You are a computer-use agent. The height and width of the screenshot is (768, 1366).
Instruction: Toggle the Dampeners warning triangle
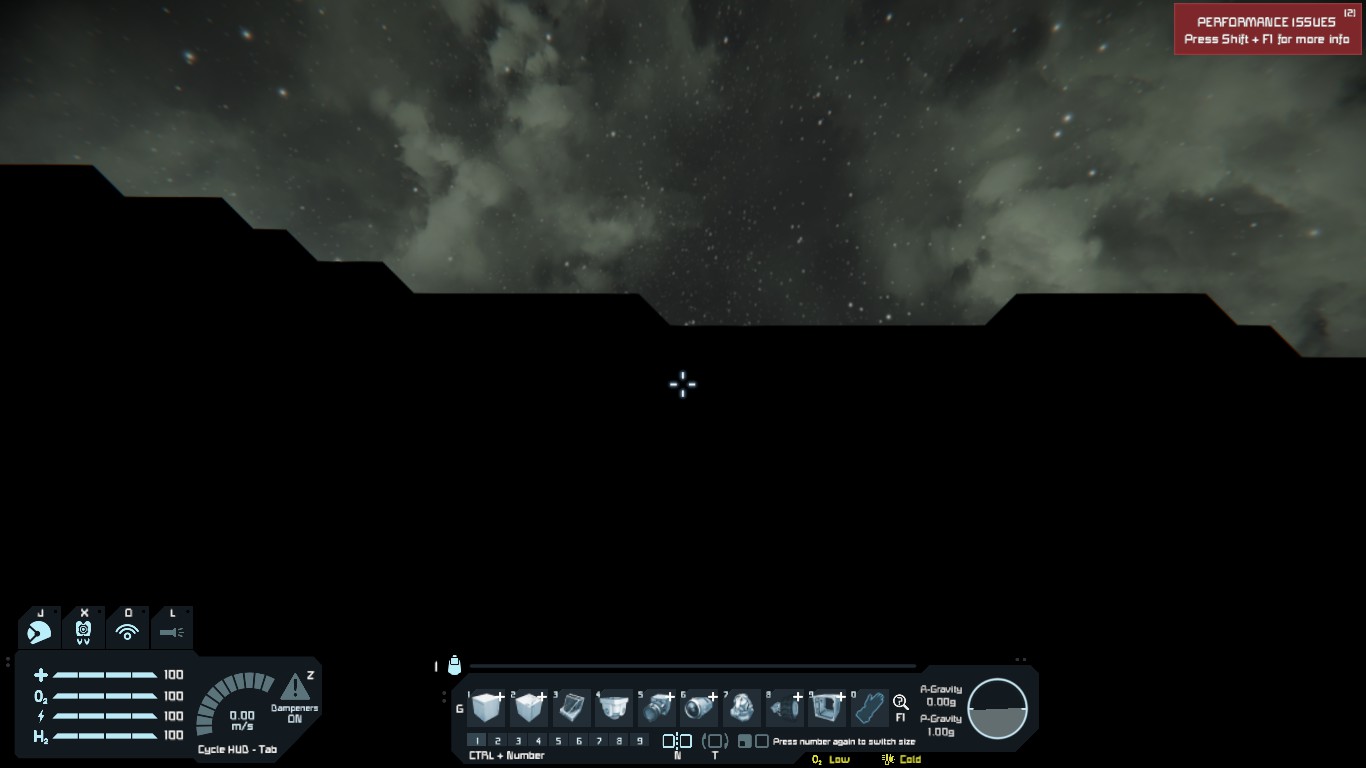pos(295,688)
